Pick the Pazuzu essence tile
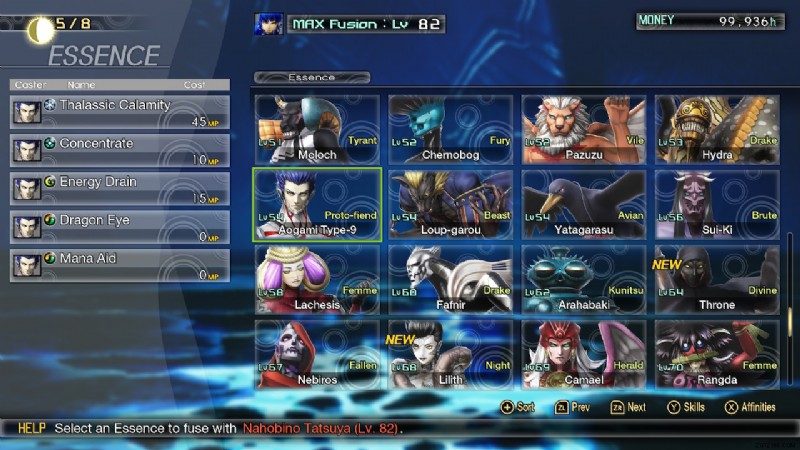The height and width of the screenshot is (450, 800). coord(584,129)
